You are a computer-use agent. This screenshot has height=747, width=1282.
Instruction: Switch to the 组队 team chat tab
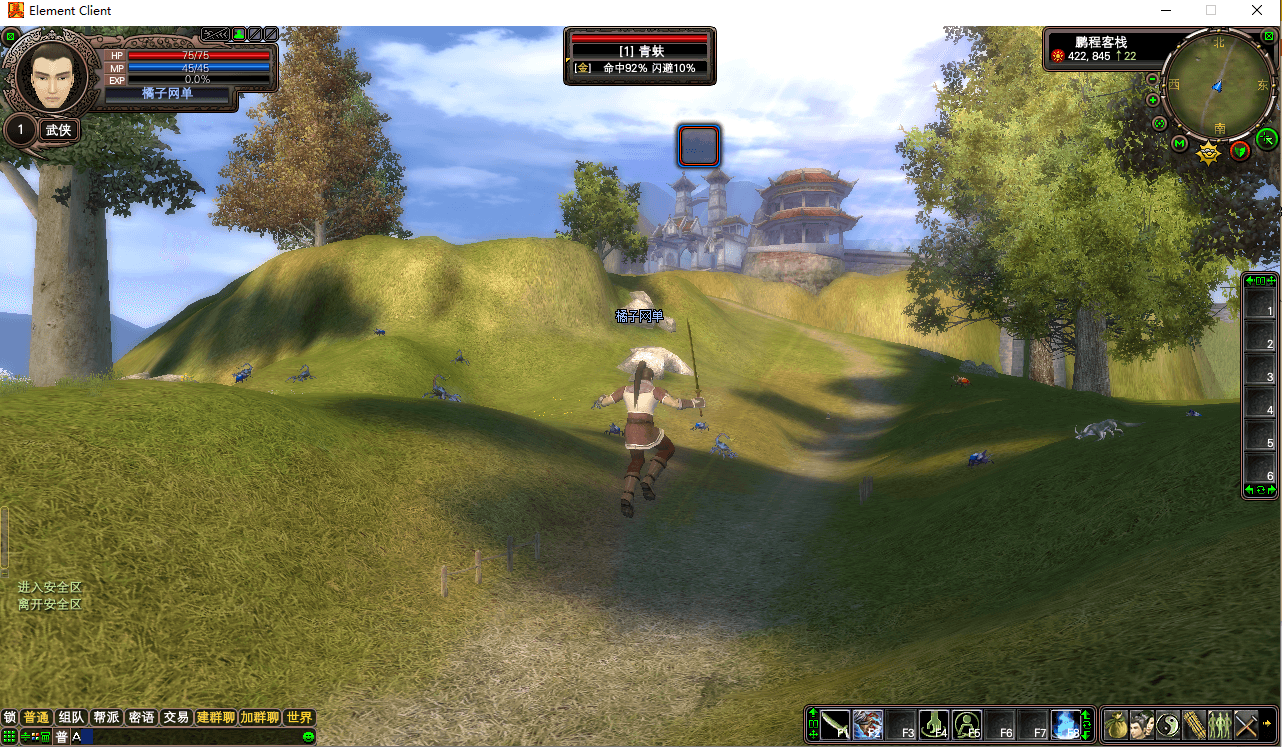tap(71, 717)
